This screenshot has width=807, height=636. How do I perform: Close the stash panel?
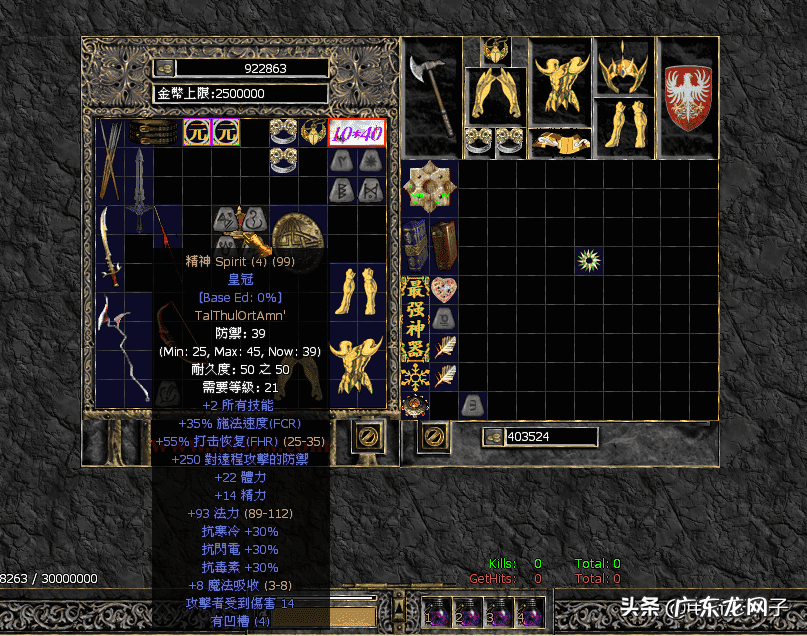click(x=367, y=437)
